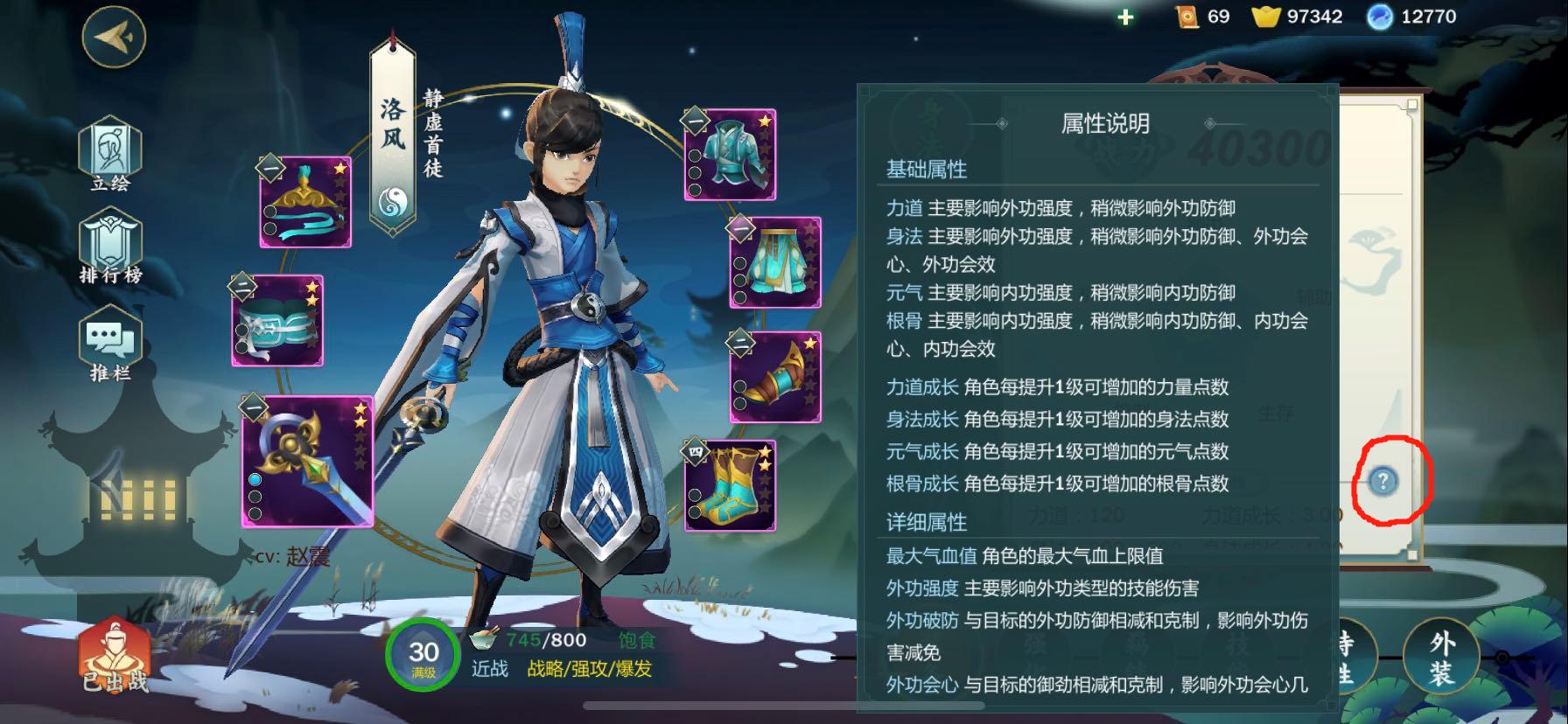Click the Taiji symbol on the name banner
1568x724 pixels.
(395, 199)
